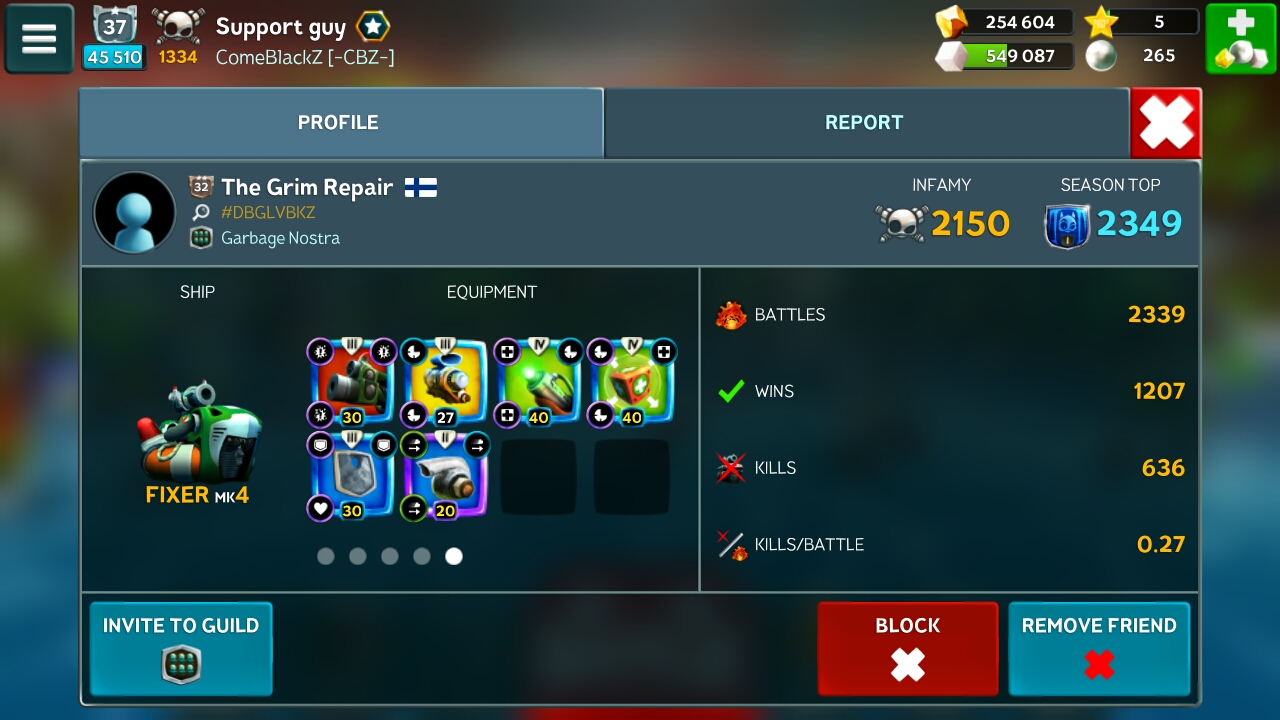Image resolution: width=1280 pixels, height=720 pixels.
Task: Invite player to guild
Action: click(x=181, y=648)
